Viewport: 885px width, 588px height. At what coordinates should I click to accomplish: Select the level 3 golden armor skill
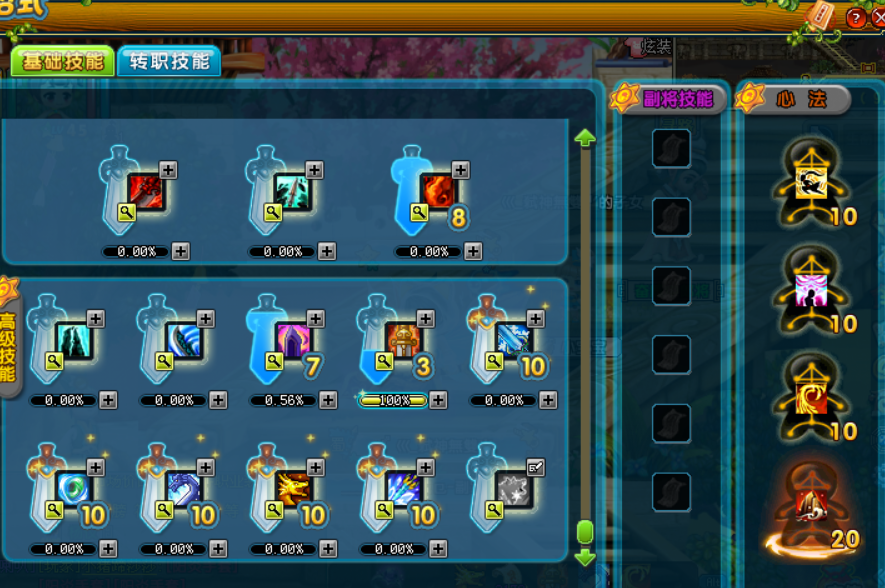[x=404, y=340]
